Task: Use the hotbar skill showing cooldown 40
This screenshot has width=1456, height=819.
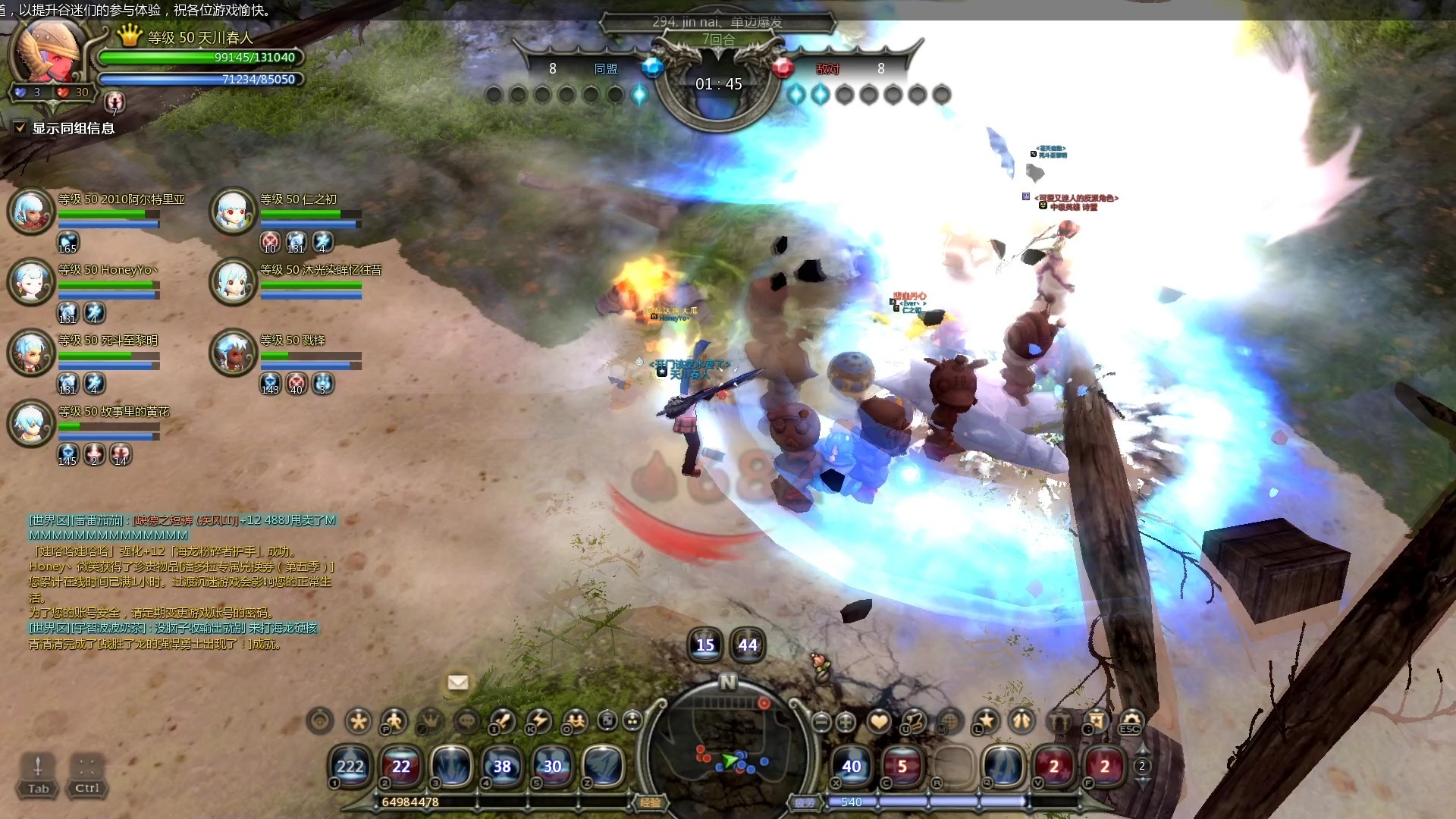Action: click(852, 766)
